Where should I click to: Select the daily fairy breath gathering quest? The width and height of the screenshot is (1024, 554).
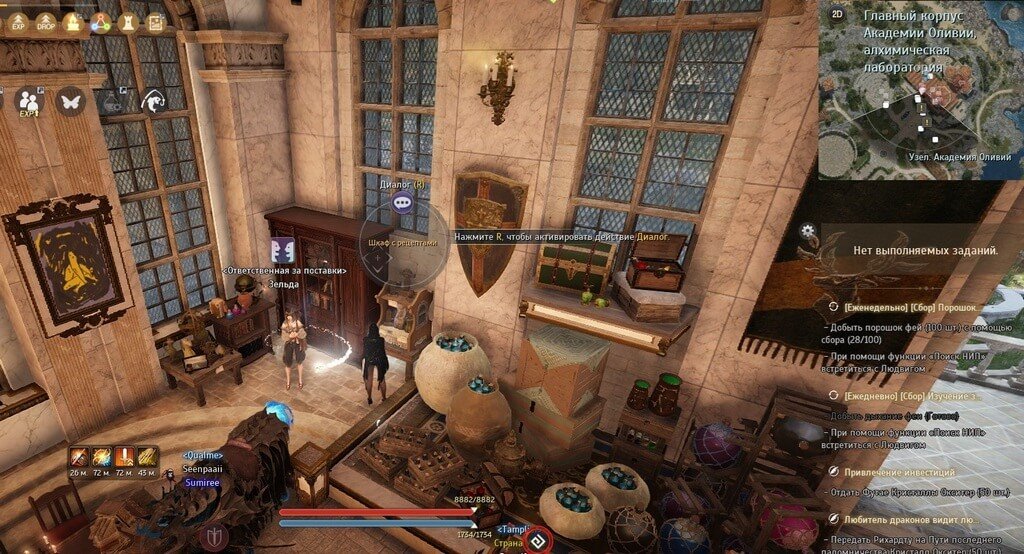click(908, 395)
